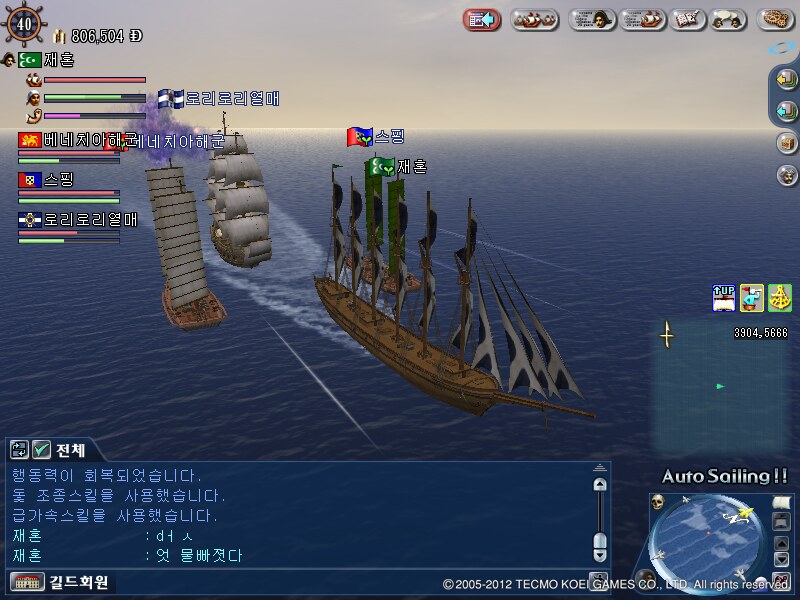Click the sailor face icon on right panel

point(787,175)
